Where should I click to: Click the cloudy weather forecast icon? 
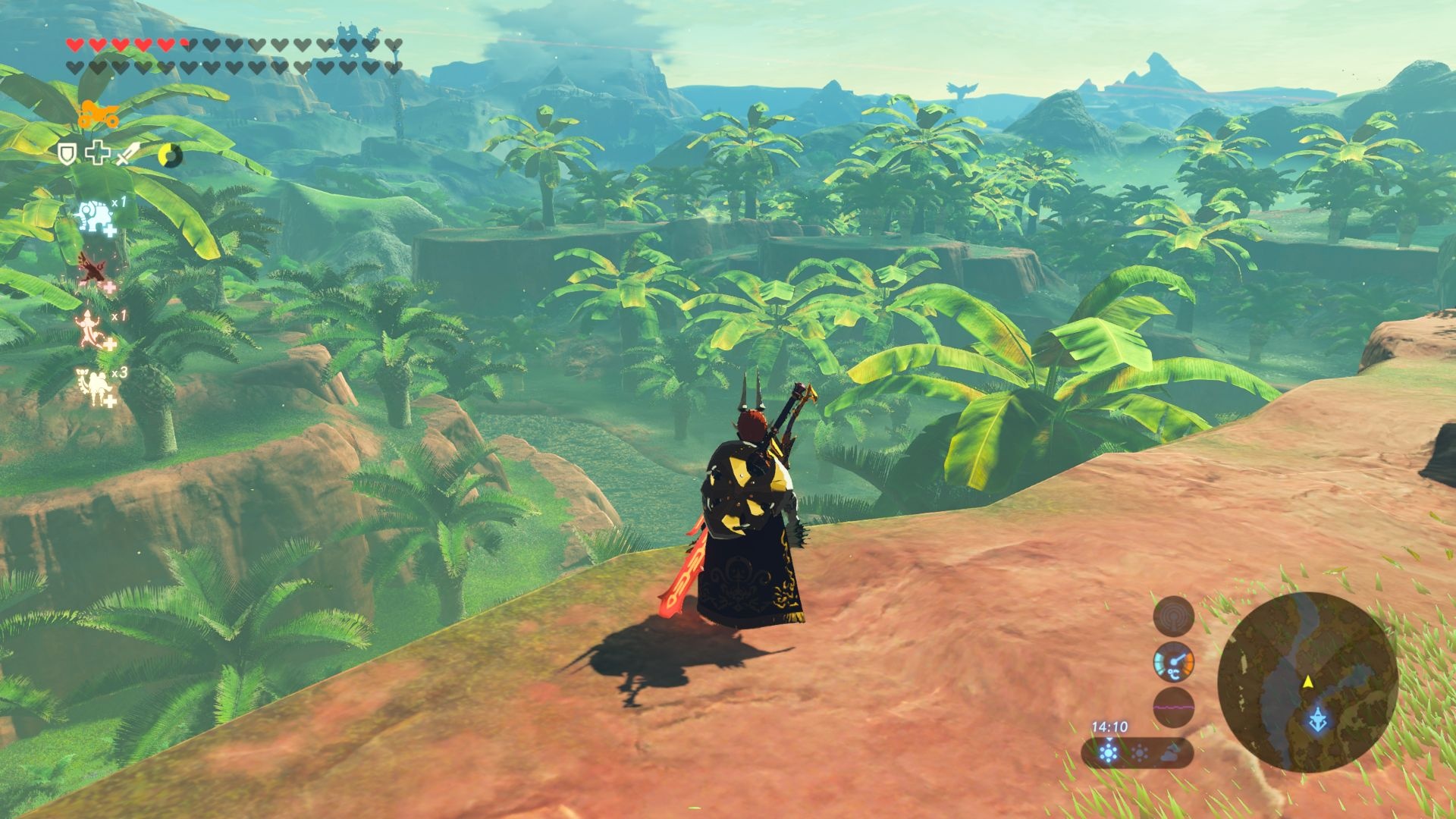[x=1170, y=753]
